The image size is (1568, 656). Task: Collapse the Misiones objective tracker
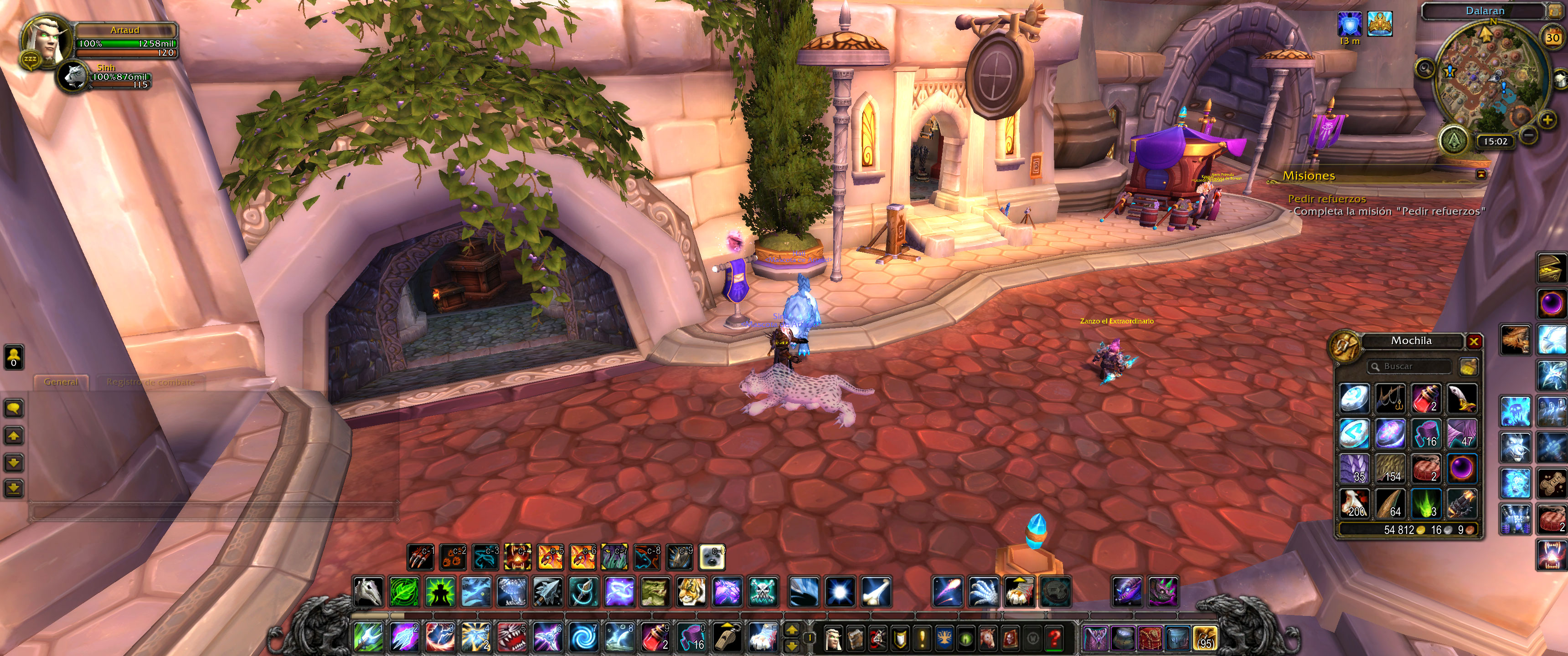click(1481, 175)
